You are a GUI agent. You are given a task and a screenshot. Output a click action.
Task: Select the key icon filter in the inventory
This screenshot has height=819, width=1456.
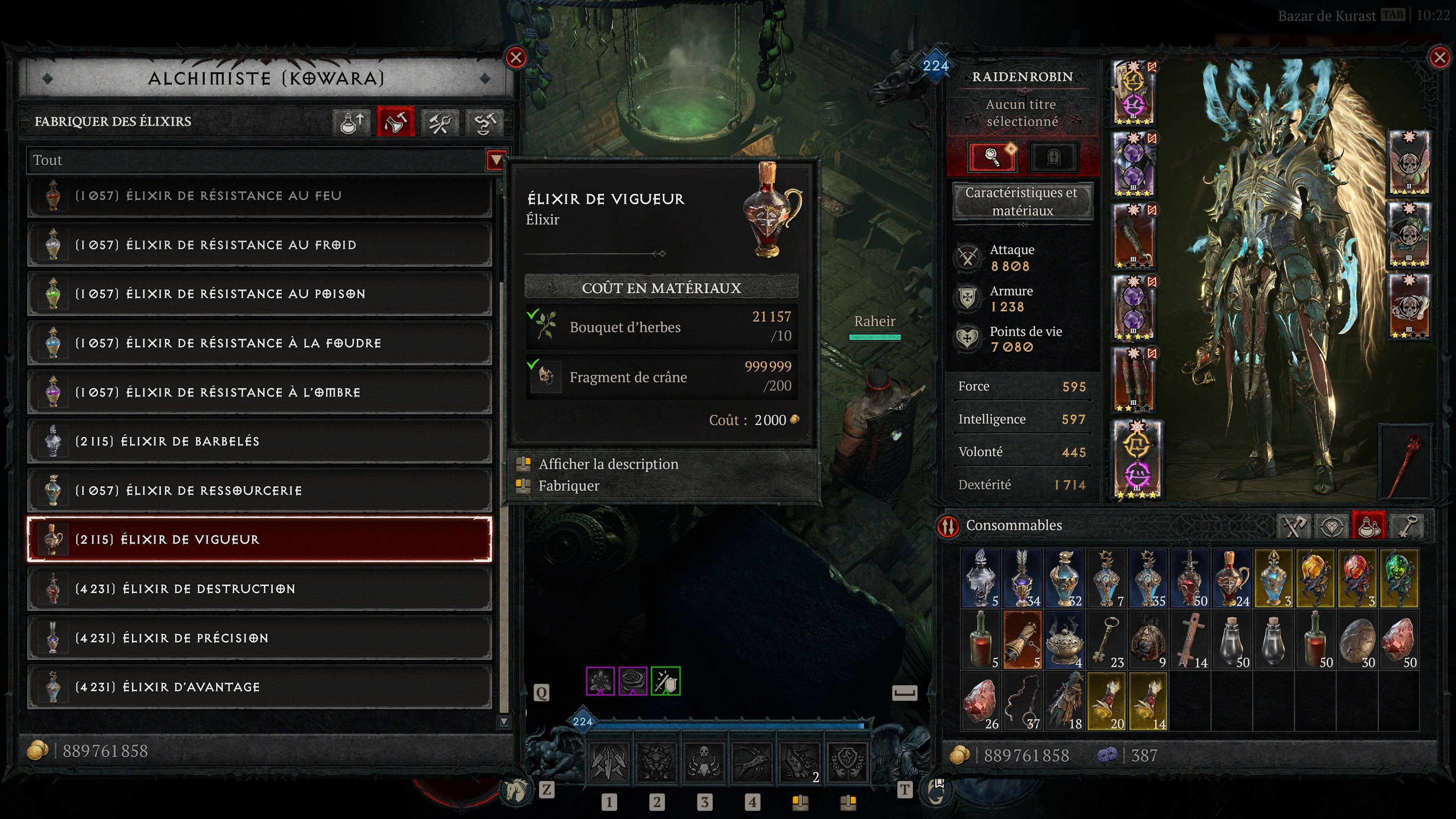click(1407, 526)
